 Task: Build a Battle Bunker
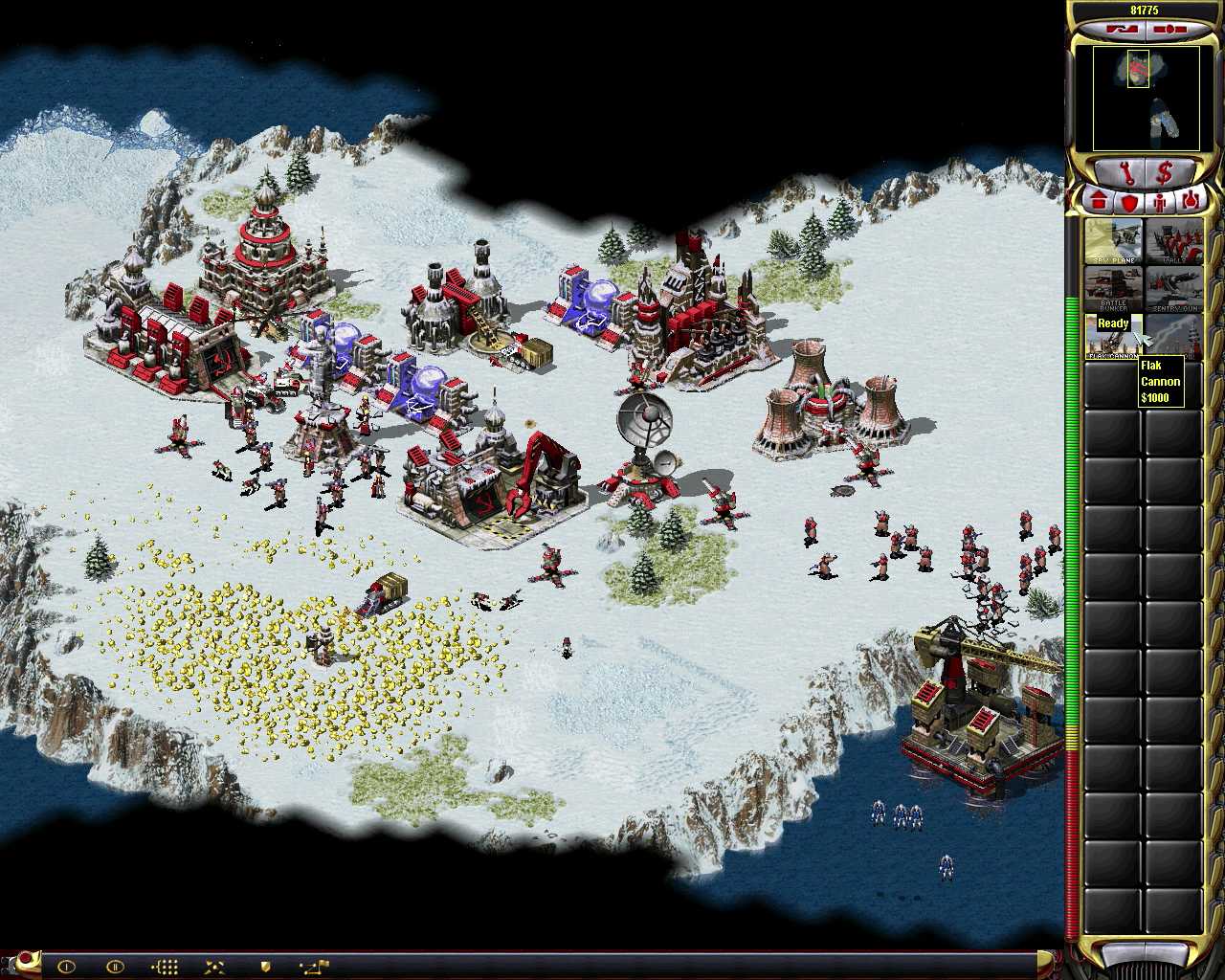[x=1113, y=289]
